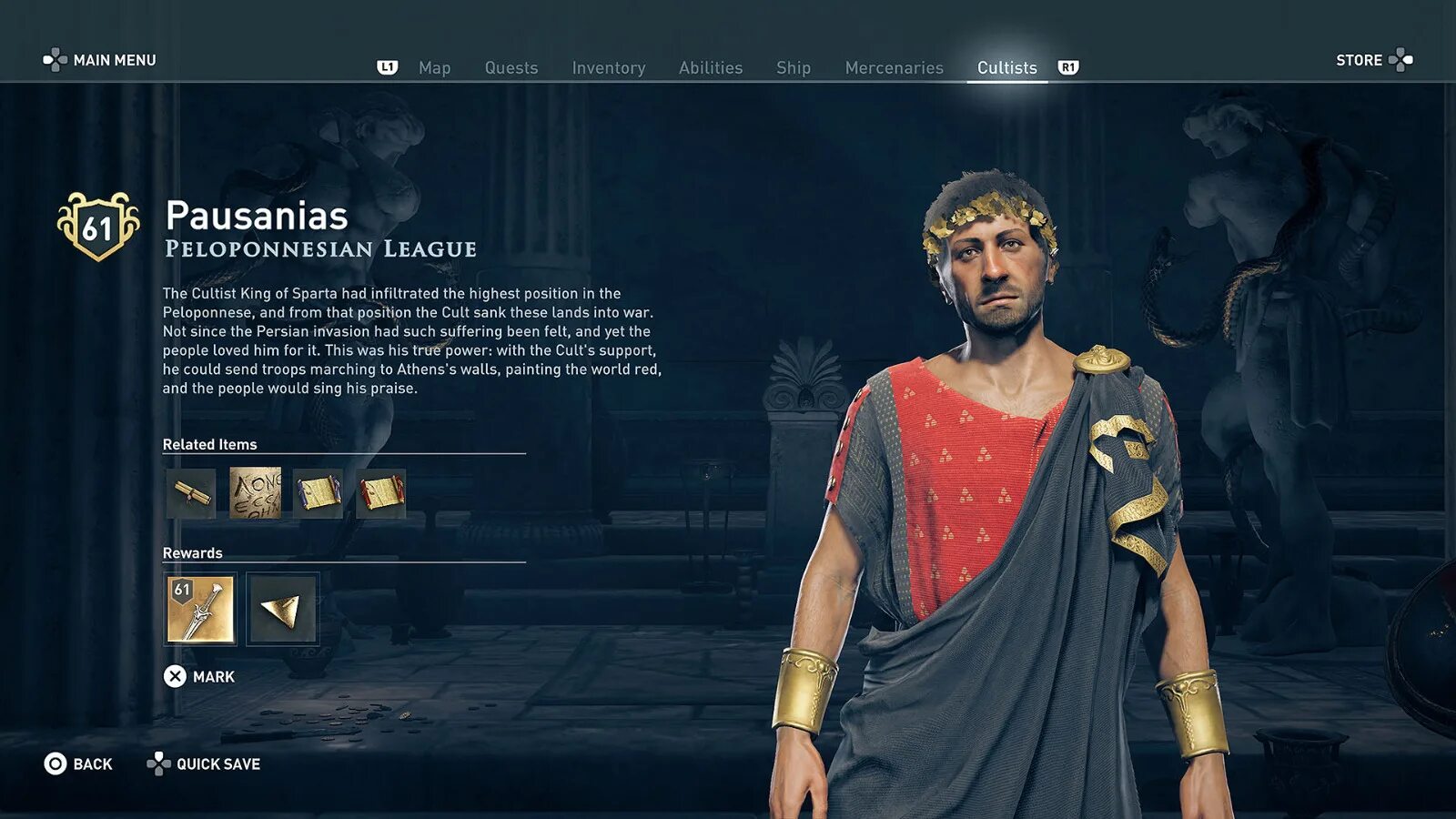Open the Main Menu
Viewport: 1456px width, 819px height.
(x=100, y=60)
